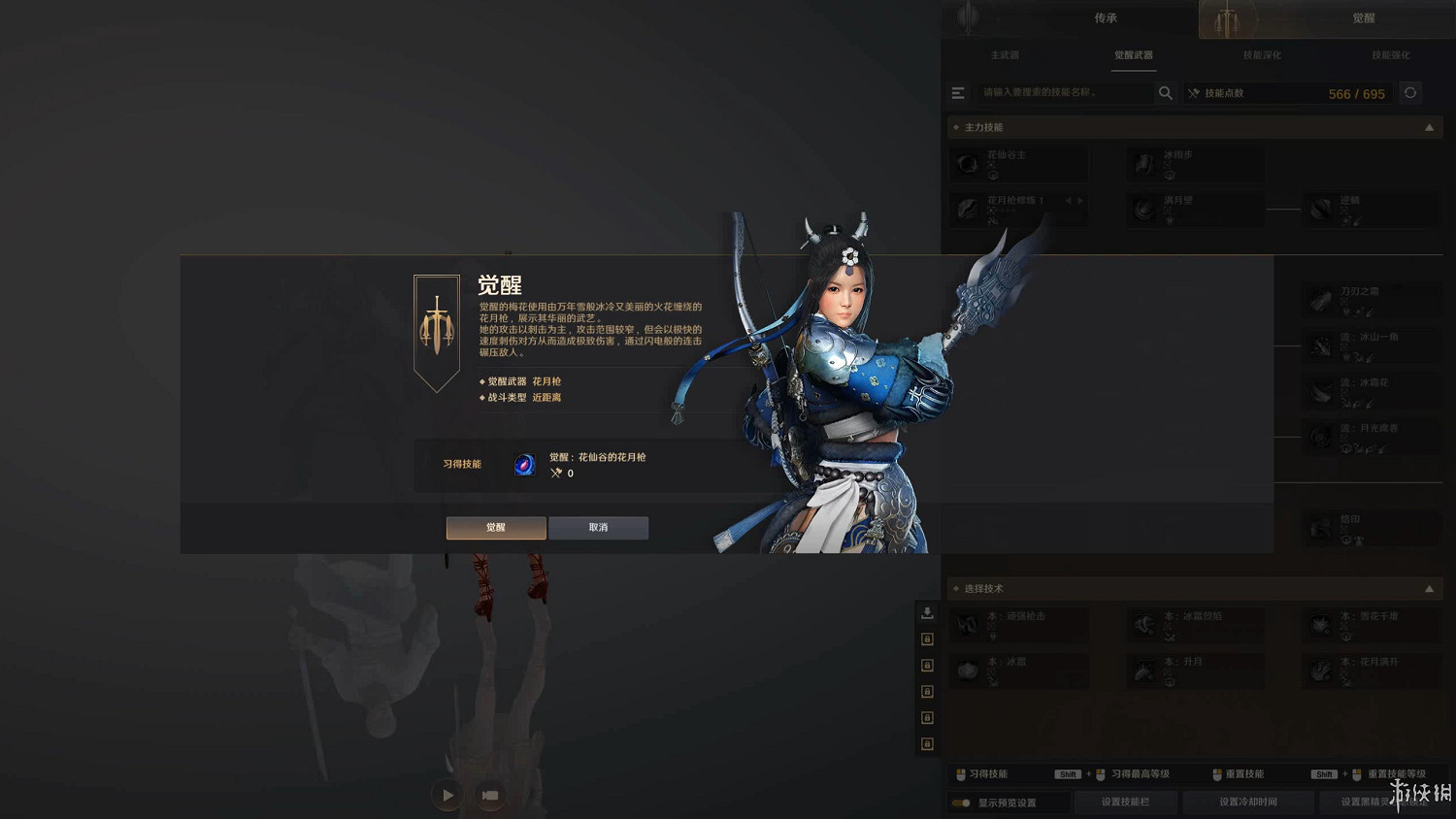Open the skill search magnifier icon

[1165, 92]
